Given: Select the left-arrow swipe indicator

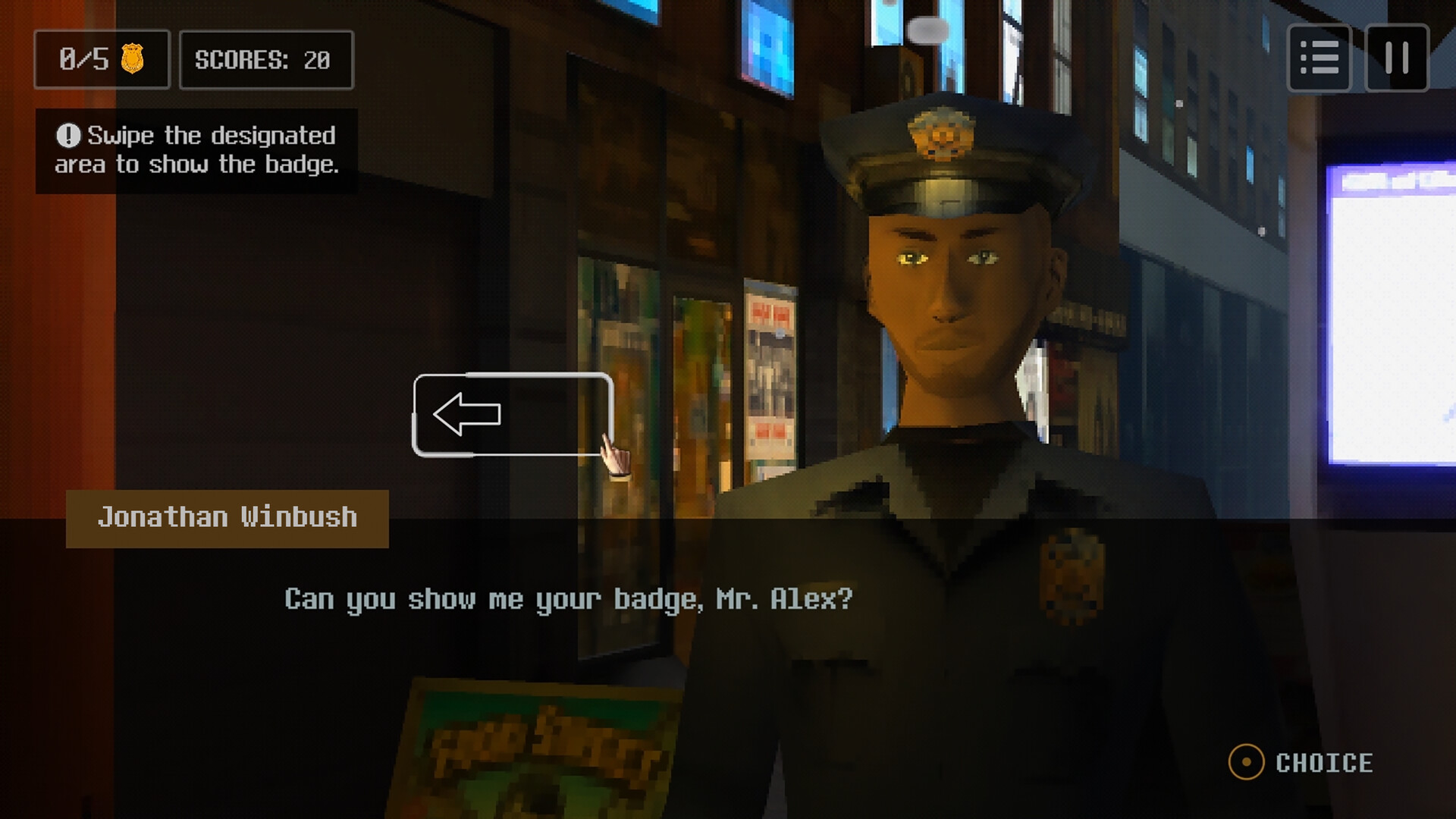Looking at the screenshot, I should (x=466, y=416).
